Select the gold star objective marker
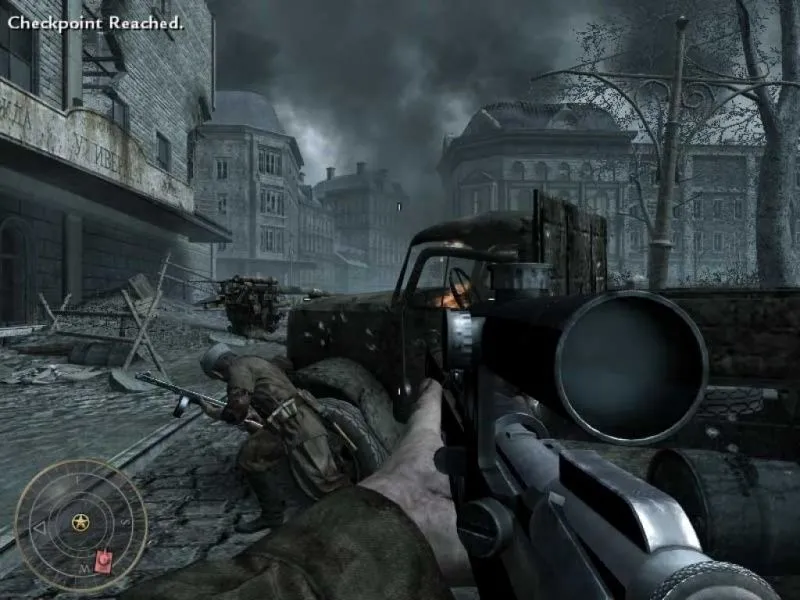This screenshot has height=600, width=800. click(x=80, y=522)
